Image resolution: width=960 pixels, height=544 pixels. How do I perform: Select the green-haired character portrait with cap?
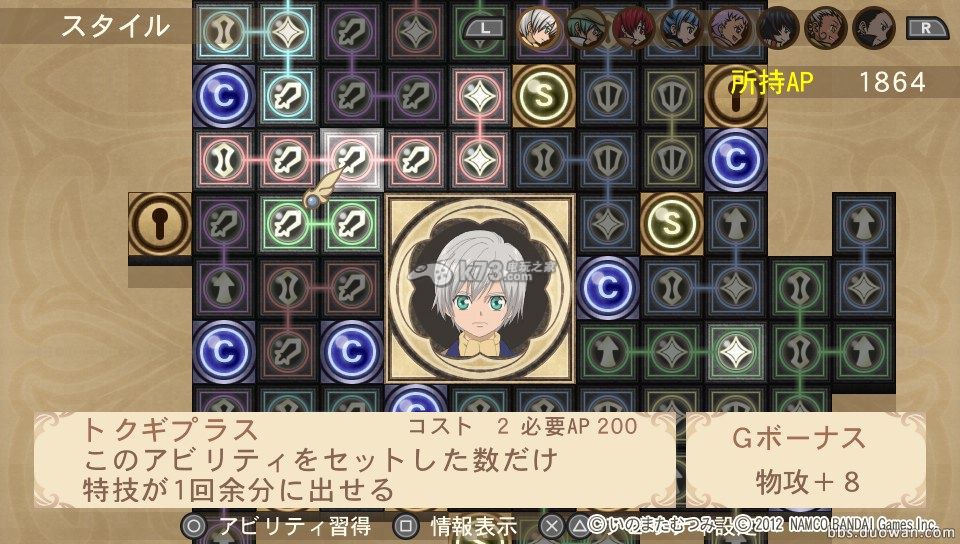tap(585, 26)
